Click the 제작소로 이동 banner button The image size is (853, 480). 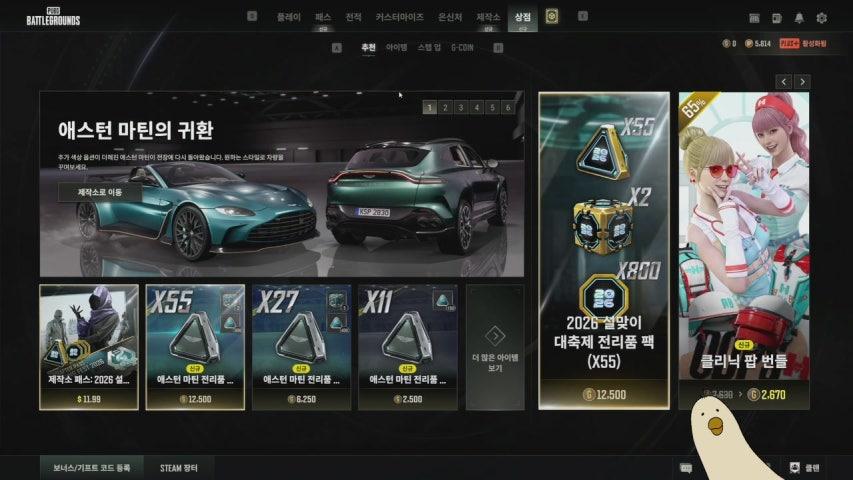[x=99, y=191]
